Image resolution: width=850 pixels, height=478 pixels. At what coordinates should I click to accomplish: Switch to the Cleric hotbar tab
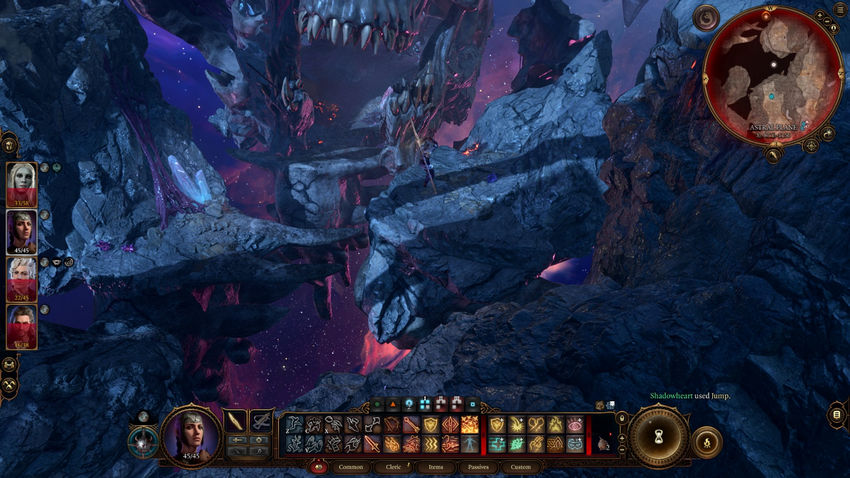click(393, 467)
